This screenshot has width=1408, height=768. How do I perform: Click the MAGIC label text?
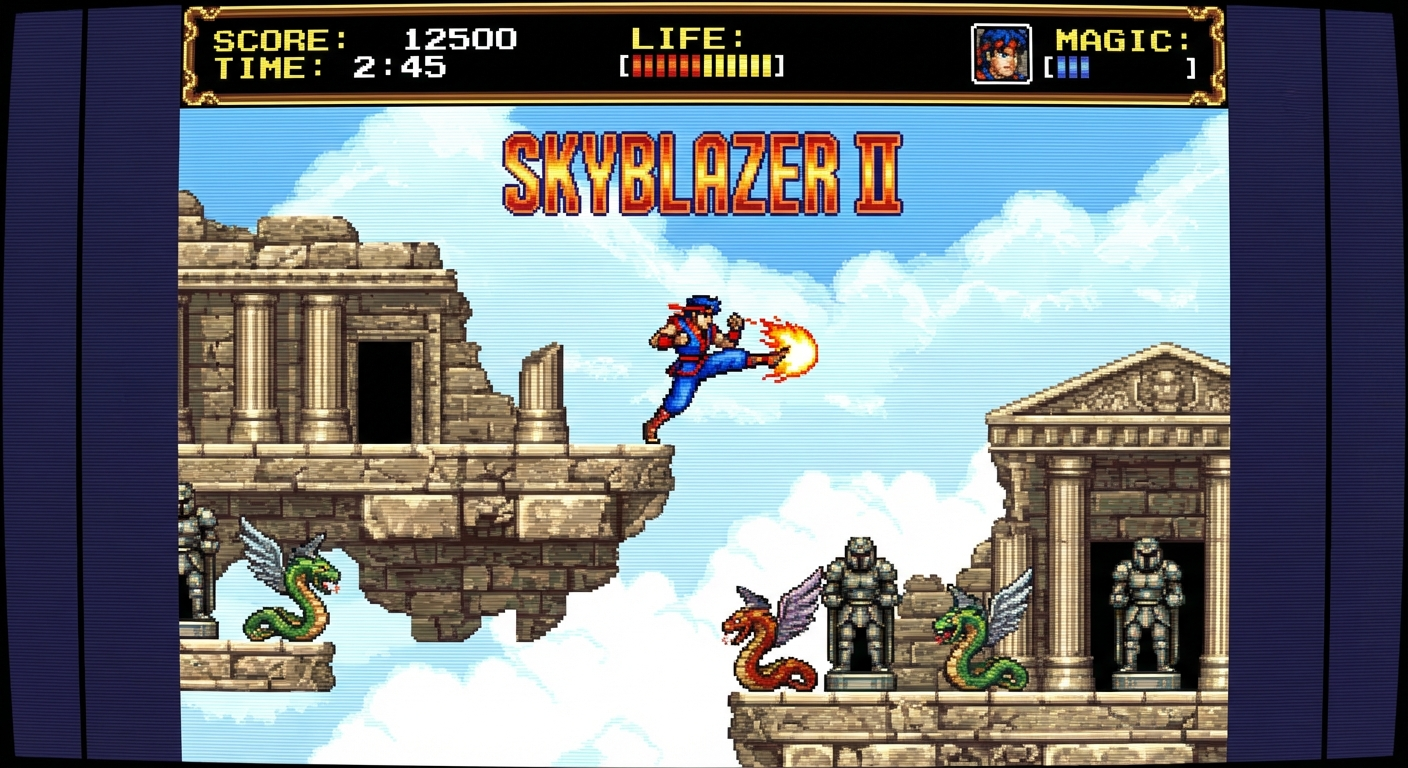tap(1122, 40)
